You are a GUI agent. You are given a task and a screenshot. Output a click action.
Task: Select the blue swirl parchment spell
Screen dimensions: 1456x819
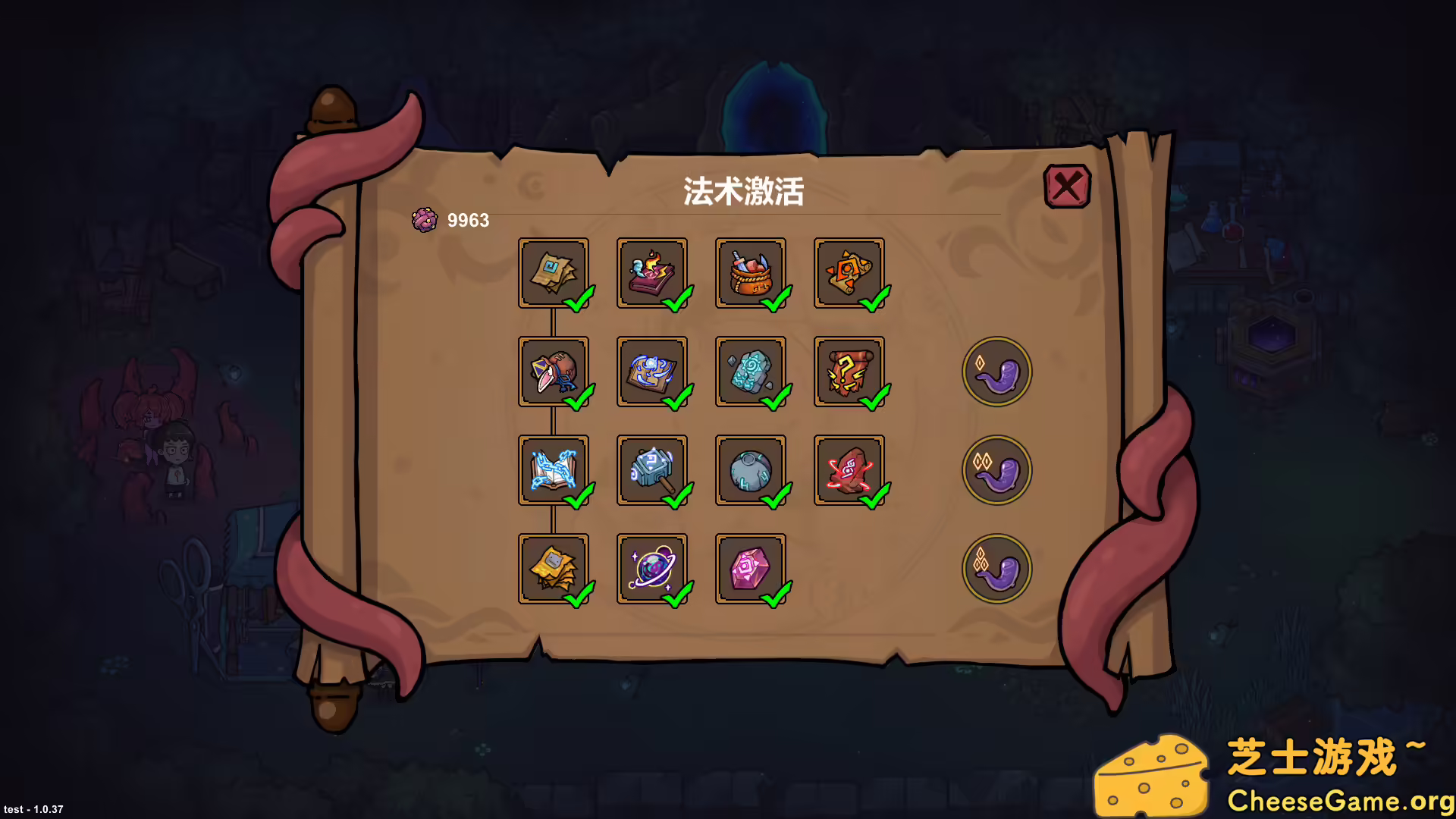tap(654, 372)
